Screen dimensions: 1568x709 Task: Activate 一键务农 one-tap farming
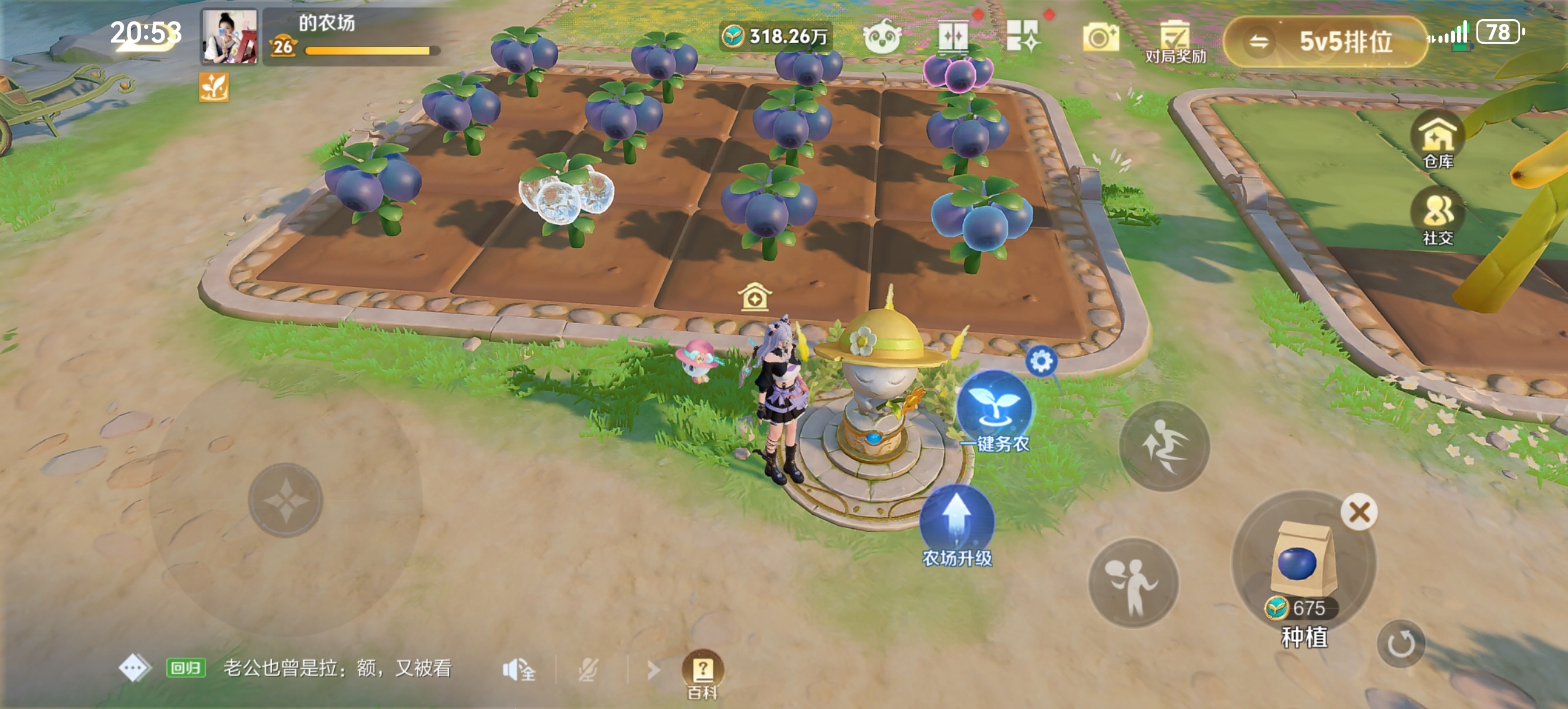tap(995, 411)
